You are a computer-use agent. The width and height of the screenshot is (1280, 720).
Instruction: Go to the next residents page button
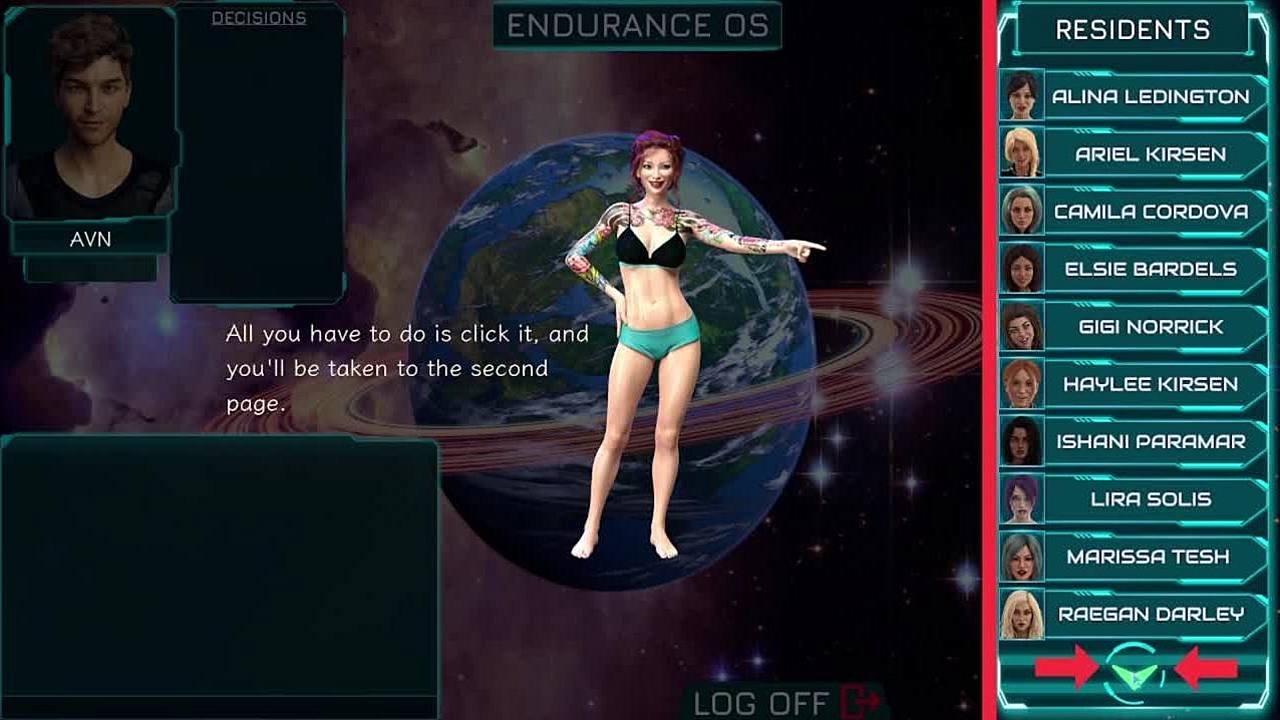[x=1136, y=670]
